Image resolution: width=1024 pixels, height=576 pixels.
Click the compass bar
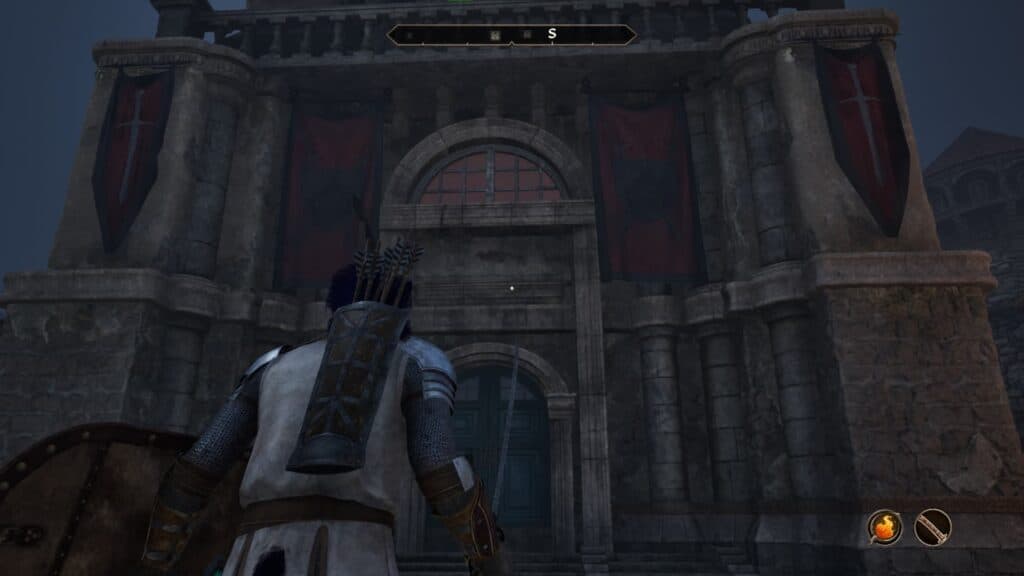(511, 35)
